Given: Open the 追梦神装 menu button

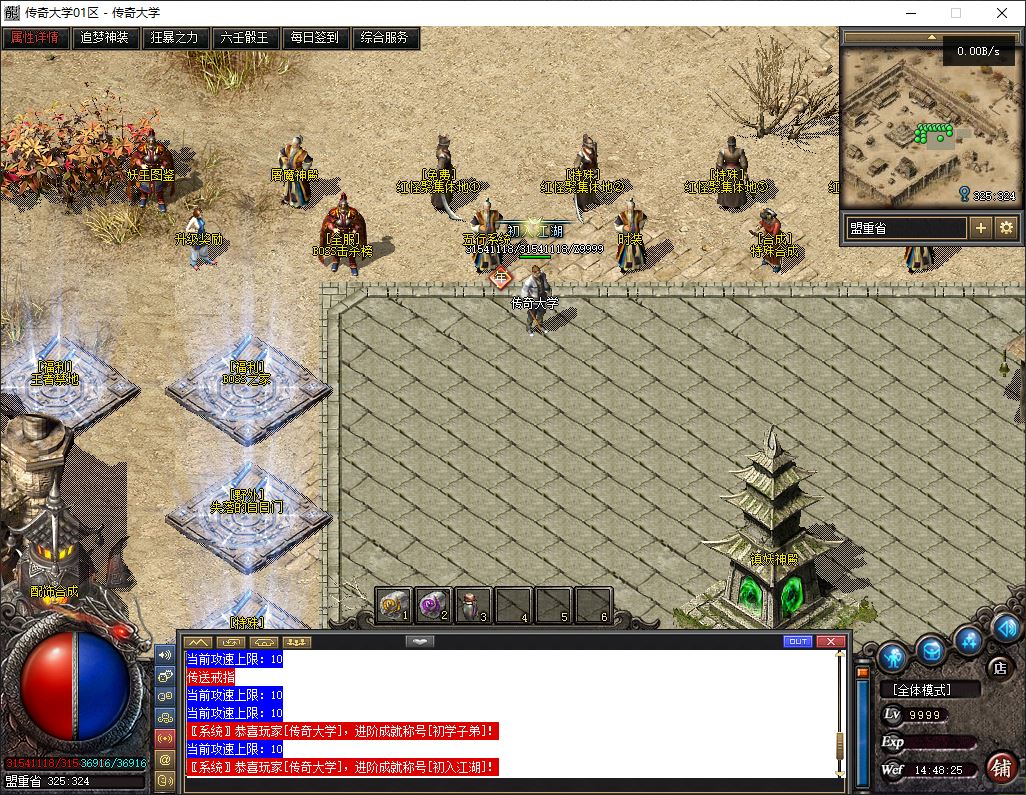Looking at the screenshot, I should (105, 38).
